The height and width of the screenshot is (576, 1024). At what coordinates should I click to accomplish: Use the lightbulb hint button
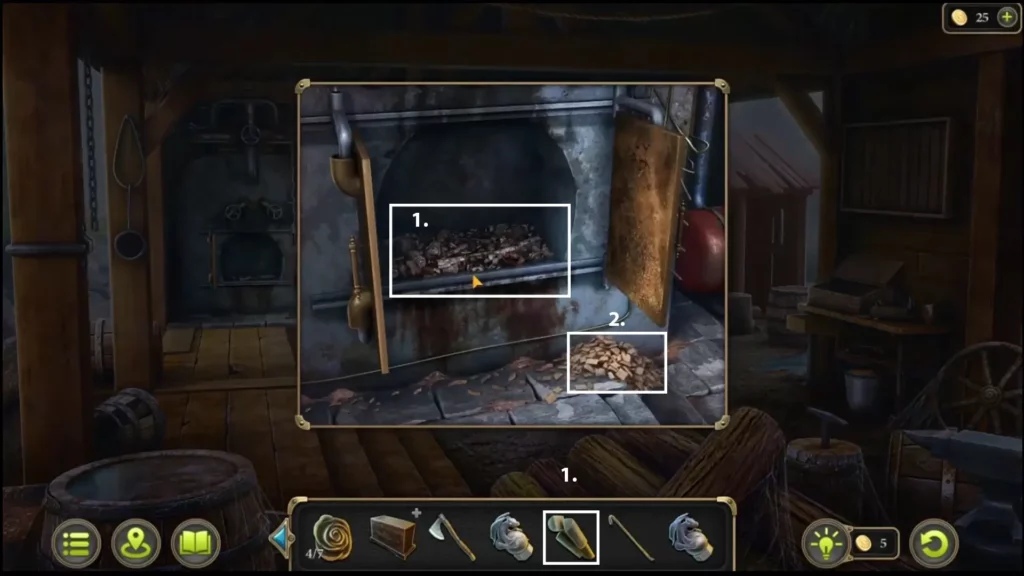pos(826,543)
